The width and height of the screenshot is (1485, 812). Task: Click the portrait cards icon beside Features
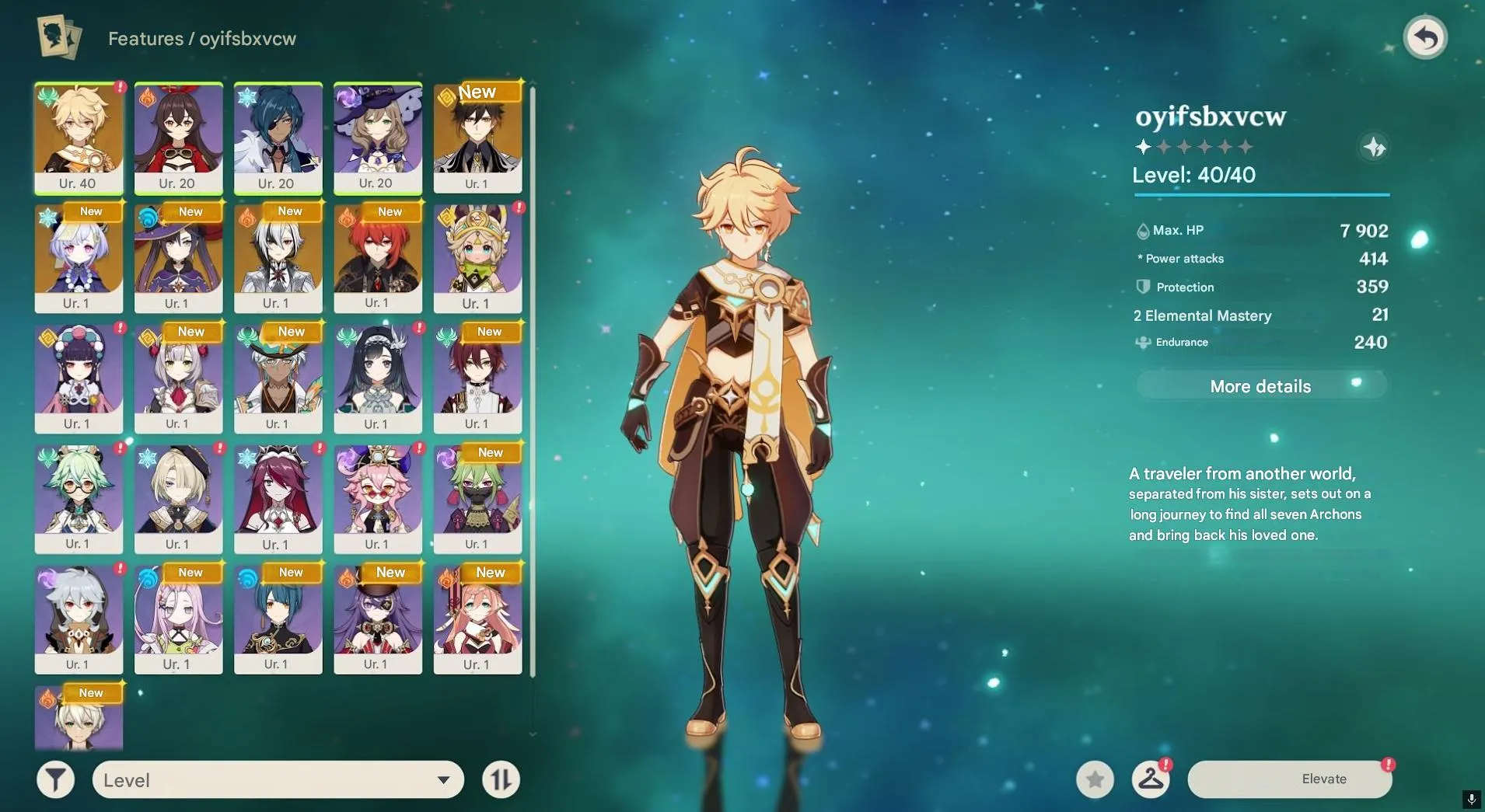click(x=58, y=37)
